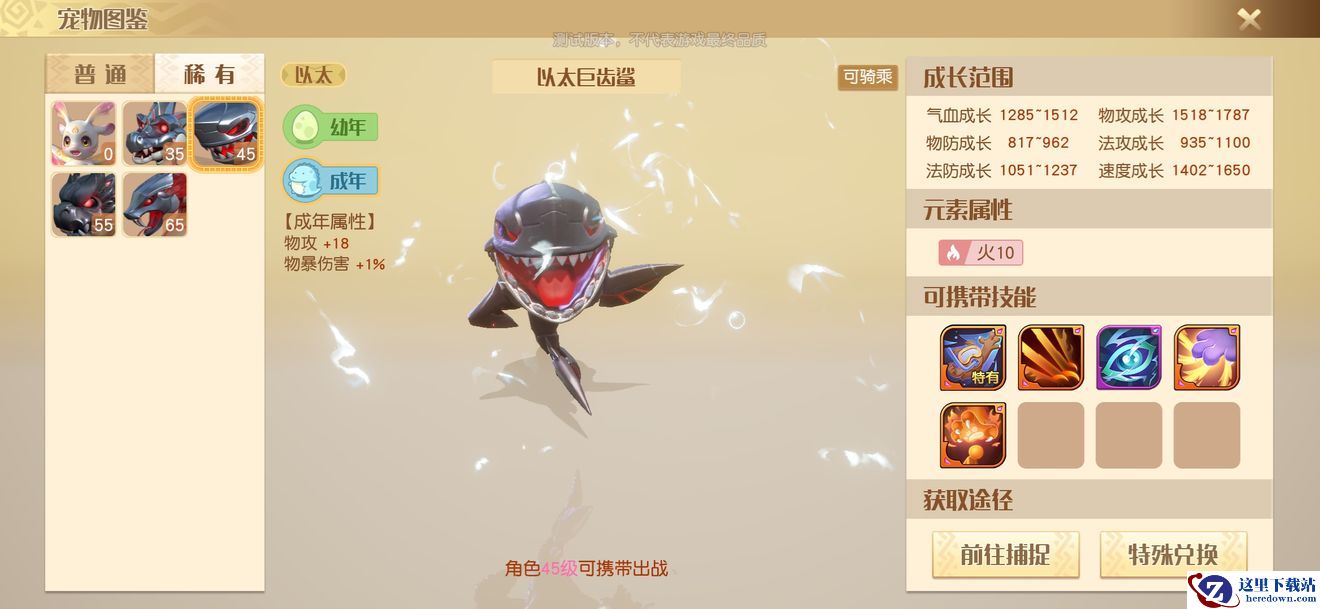The width and height of the screenshot is (1320, 609).
Task: View the orange flame creature skill
Action: [973, 435]
